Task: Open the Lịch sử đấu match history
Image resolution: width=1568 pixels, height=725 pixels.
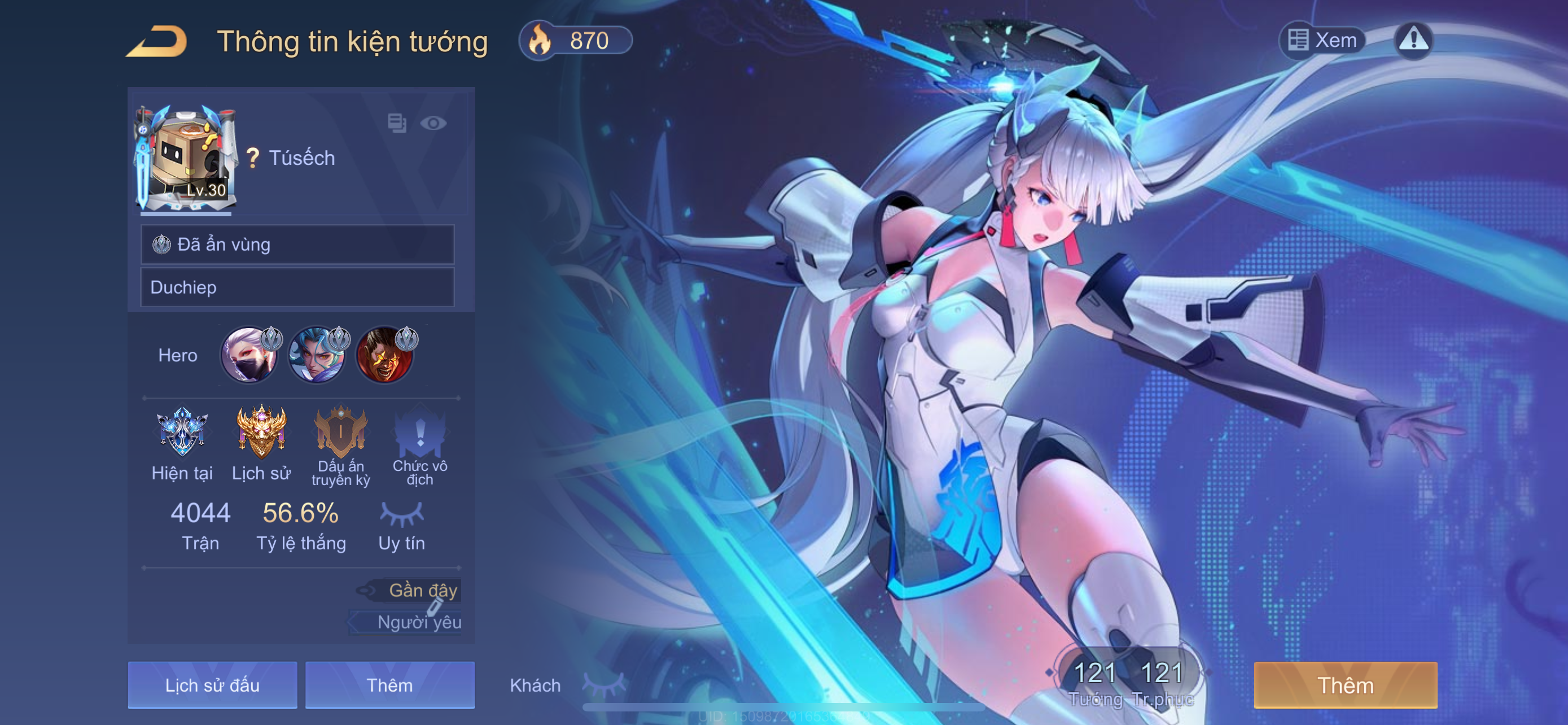Action: pyautogui.click(x=212, y=685)
